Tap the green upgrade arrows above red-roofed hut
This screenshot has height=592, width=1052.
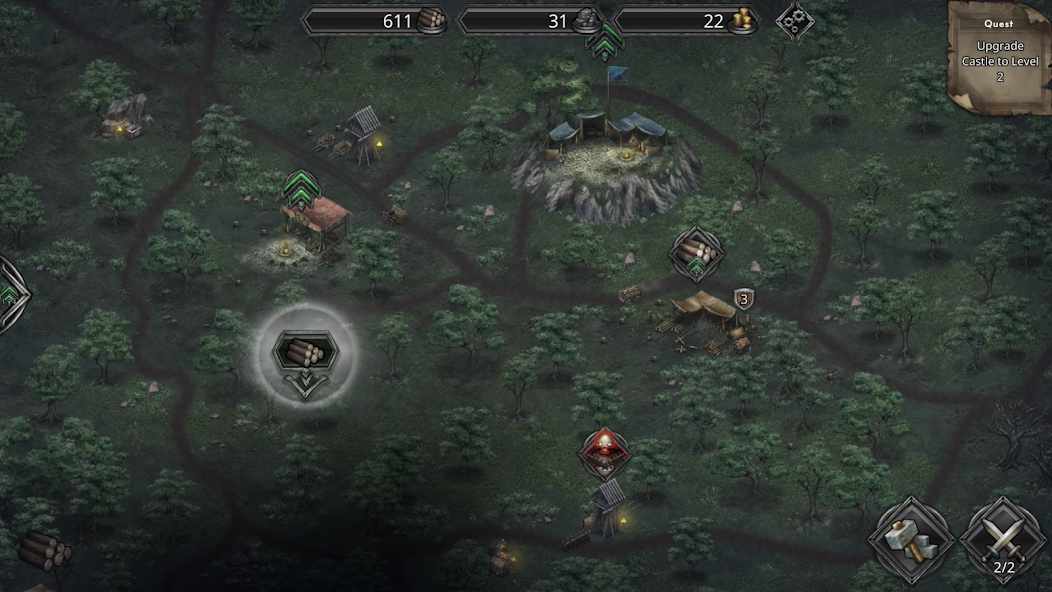click(300, 188)
